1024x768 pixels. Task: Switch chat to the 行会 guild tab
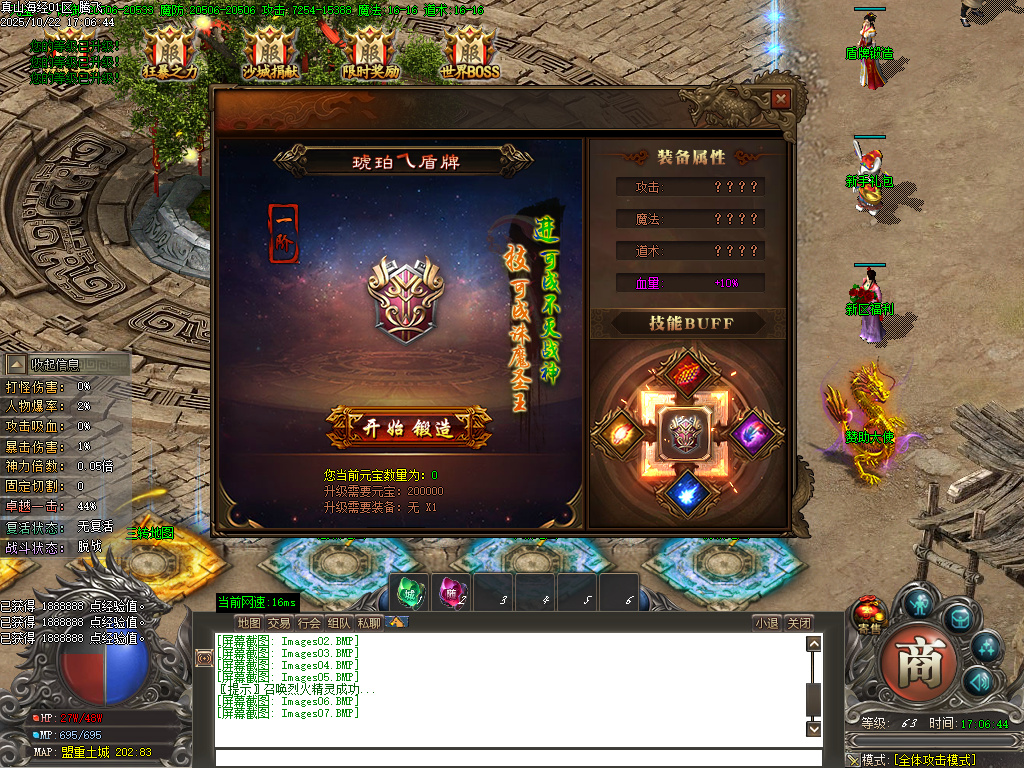[309, 623]
